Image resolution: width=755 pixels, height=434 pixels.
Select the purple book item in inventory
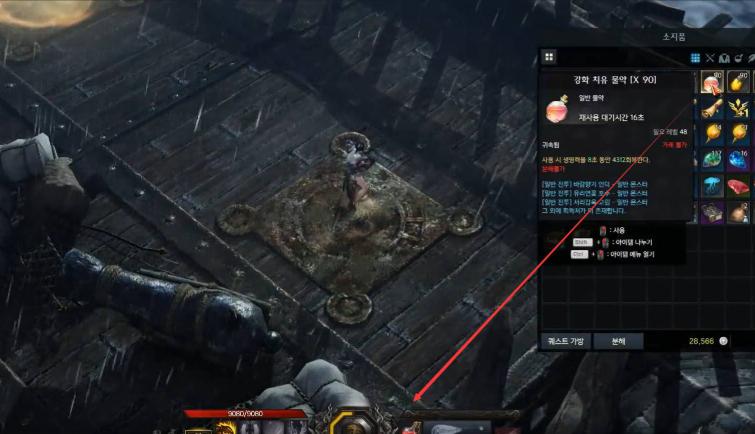coord(711,212)
